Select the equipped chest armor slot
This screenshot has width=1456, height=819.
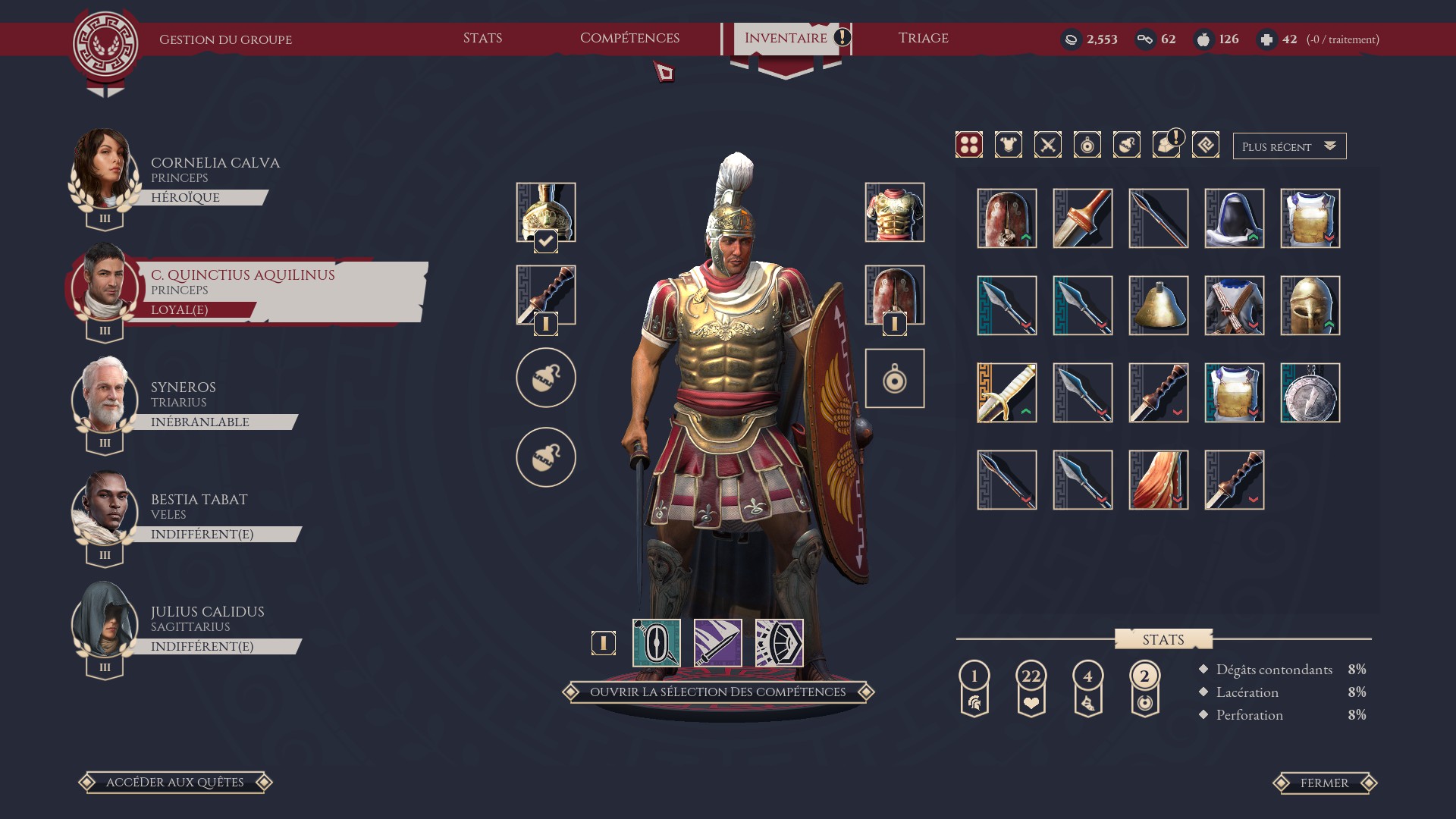(895, 212)
